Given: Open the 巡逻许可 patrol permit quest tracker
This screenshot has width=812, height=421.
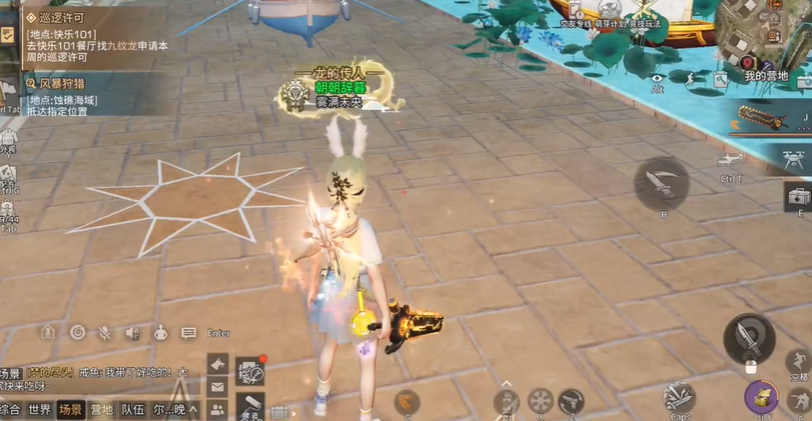Looking at the screenshot, I should click(60, 18).
